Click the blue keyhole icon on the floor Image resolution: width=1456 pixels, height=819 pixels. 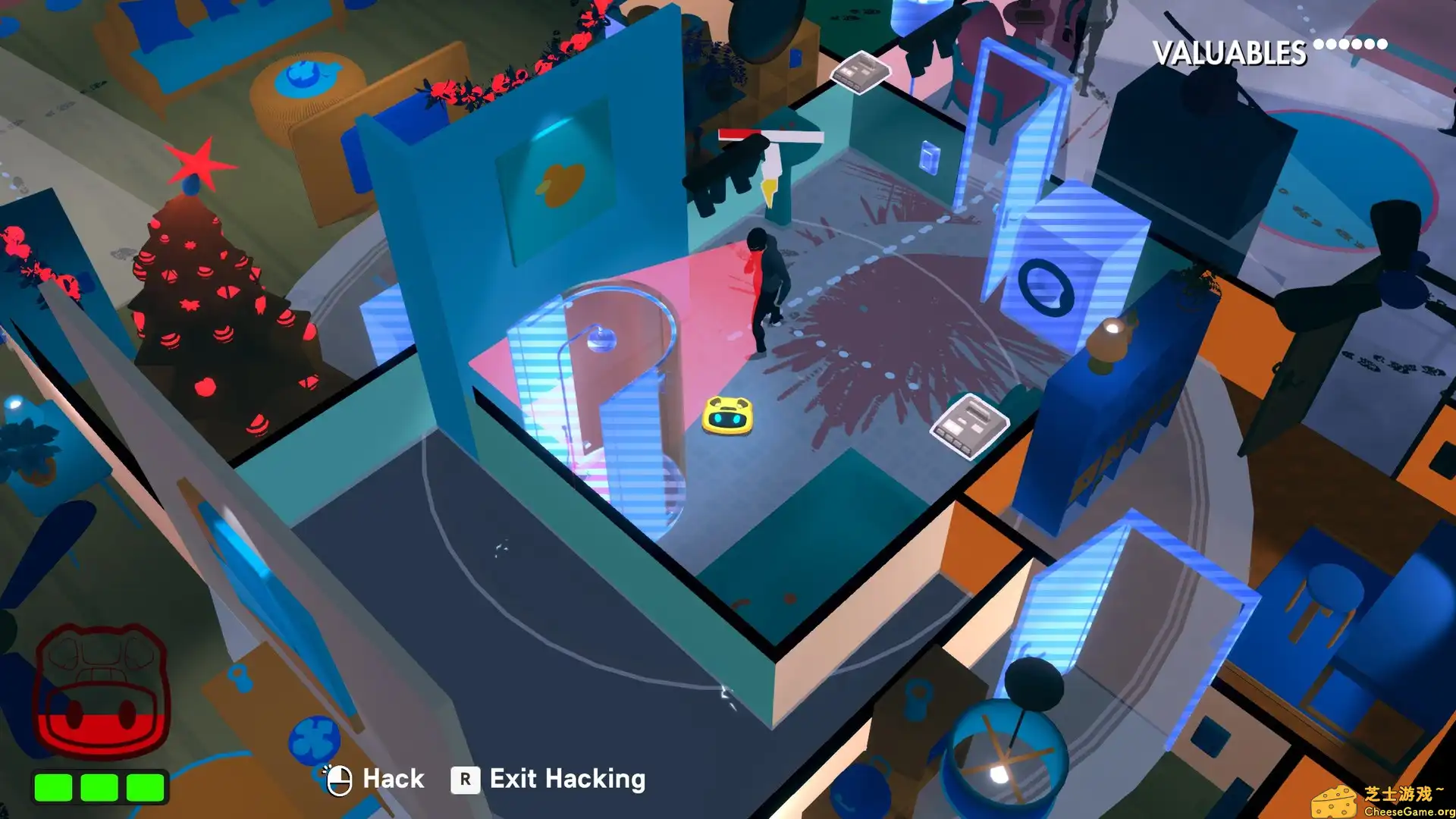coord(240,679)
